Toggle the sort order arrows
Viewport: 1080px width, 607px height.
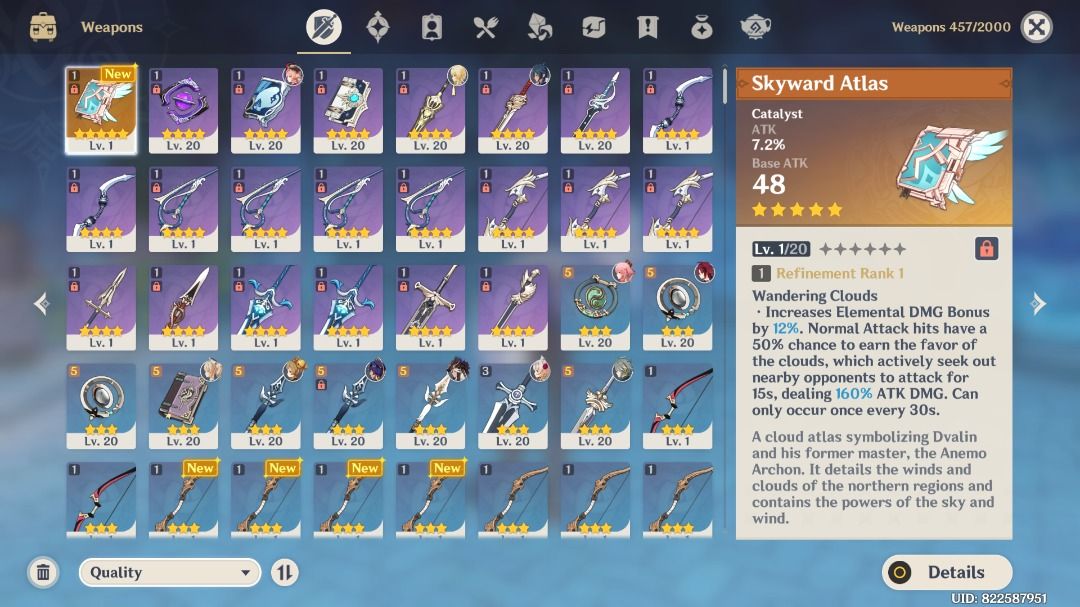[x=285, y=572]
